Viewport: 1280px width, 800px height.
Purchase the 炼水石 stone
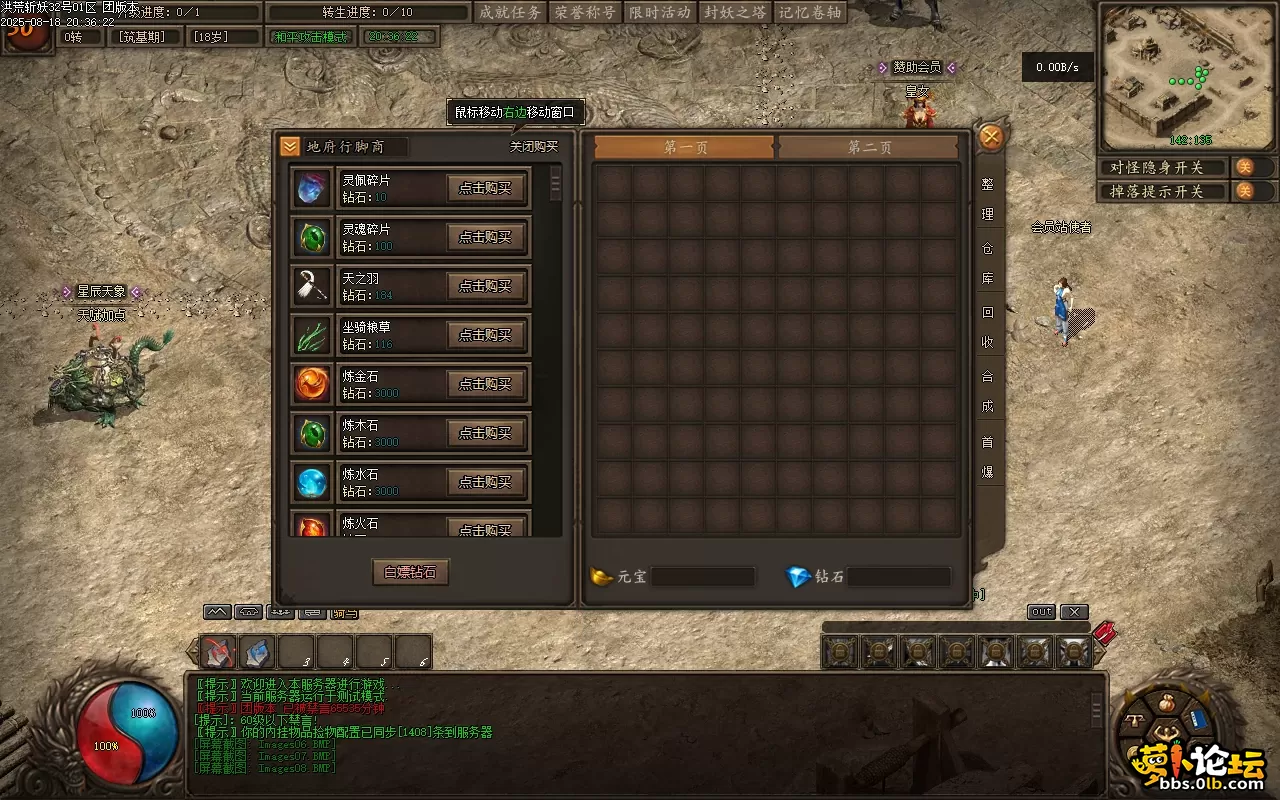click(x=485, y=482)
